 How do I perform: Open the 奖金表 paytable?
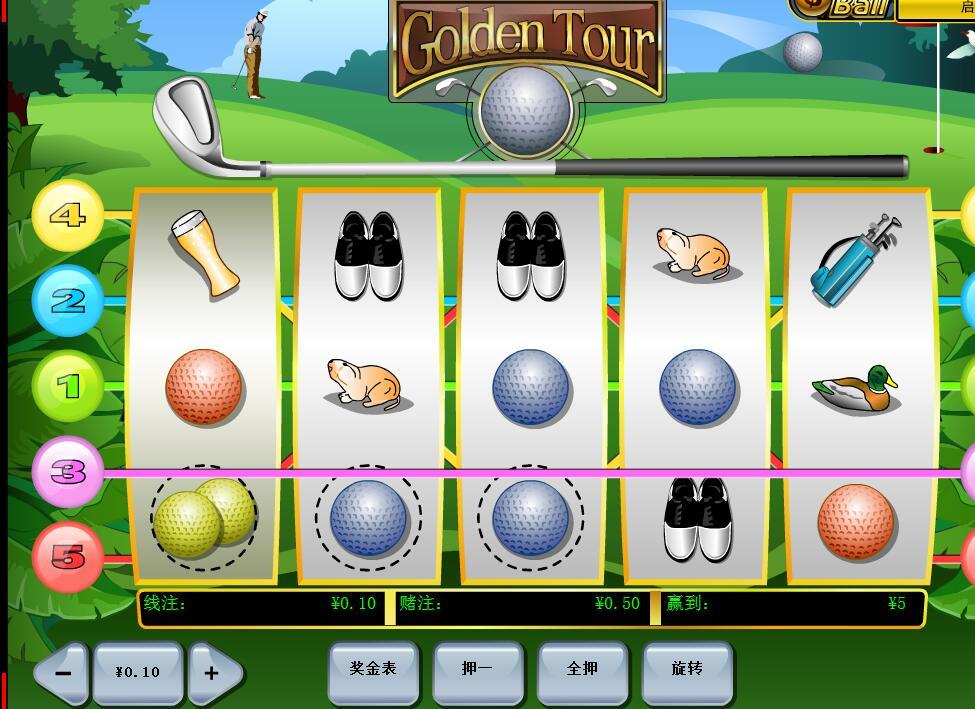(373, 669)
